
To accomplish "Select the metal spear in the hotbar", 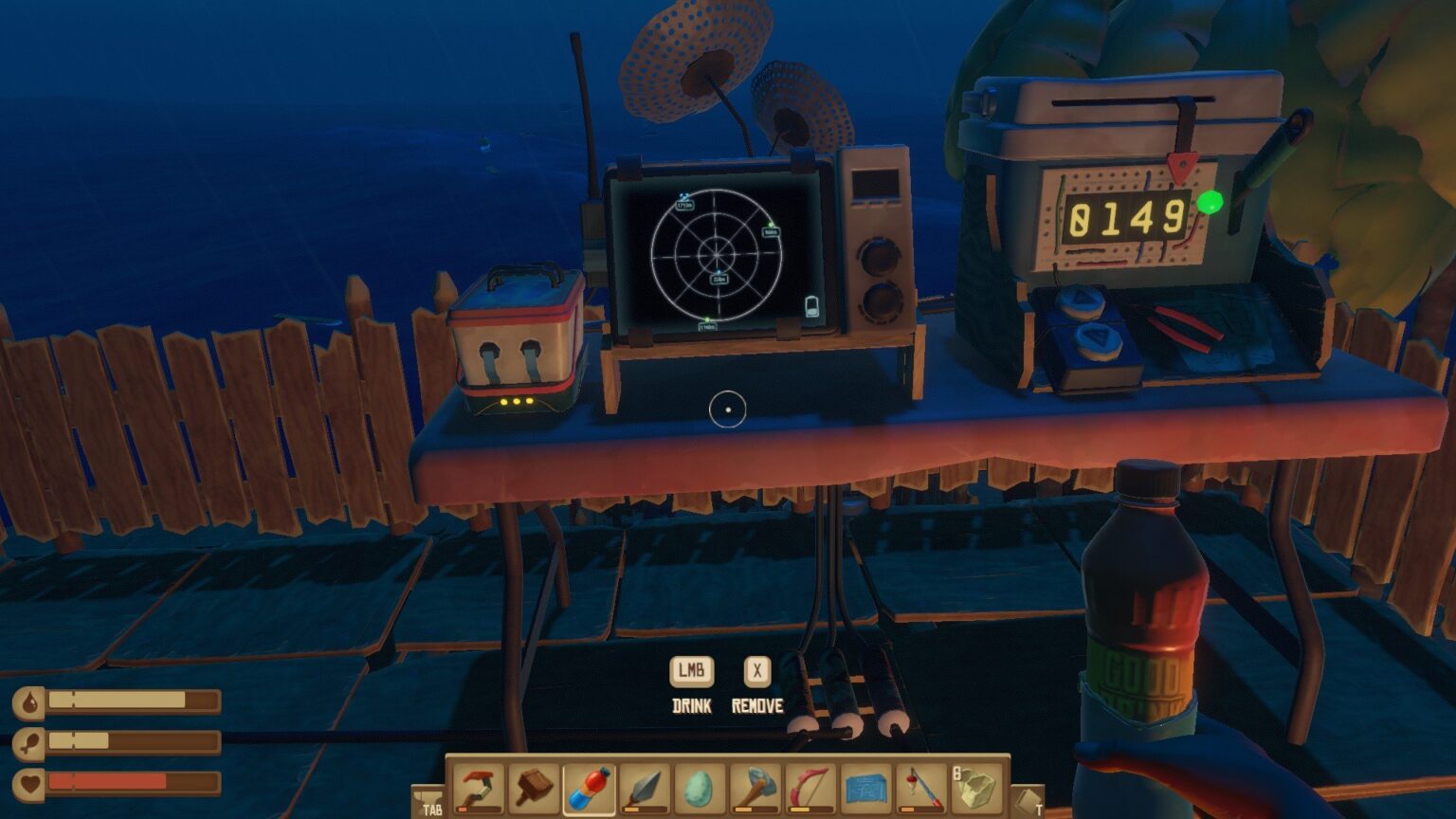I will [x=643, y=788].
